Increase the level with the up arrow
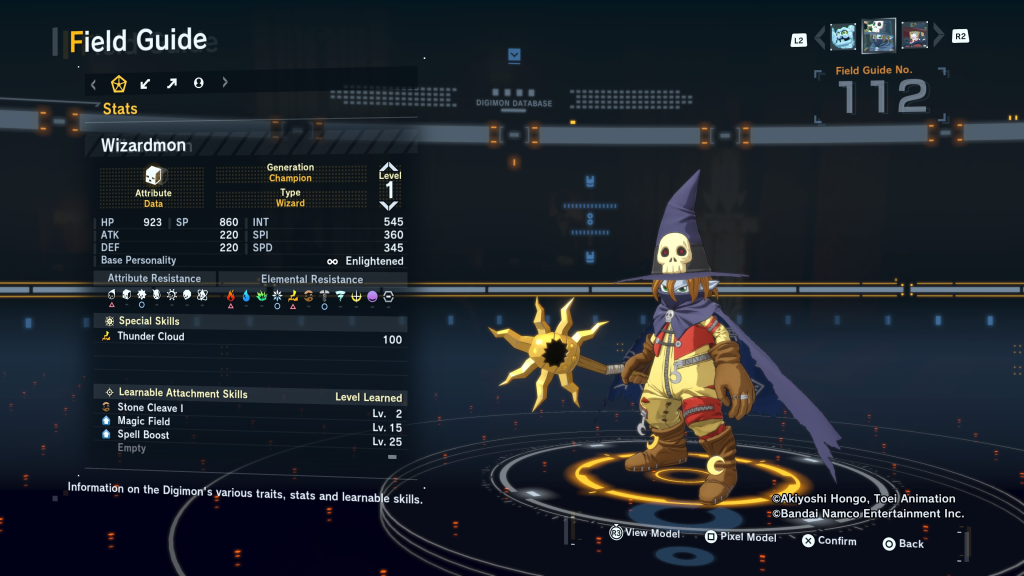This screenshot has width=1024, height=576. coord(389,168)
